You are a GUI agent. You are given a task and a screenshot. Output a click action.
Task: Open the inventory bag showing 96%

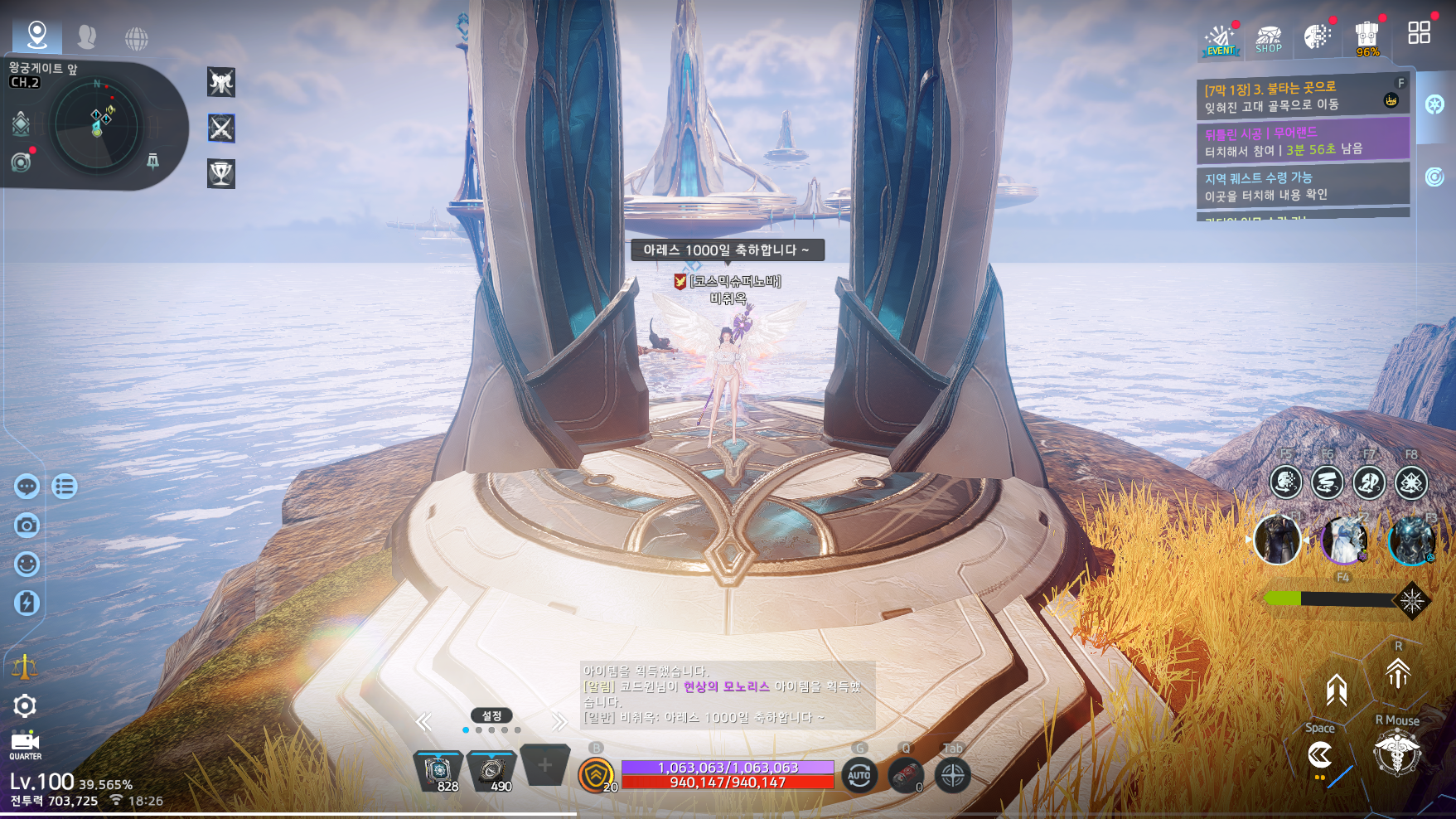(1367, 37)
